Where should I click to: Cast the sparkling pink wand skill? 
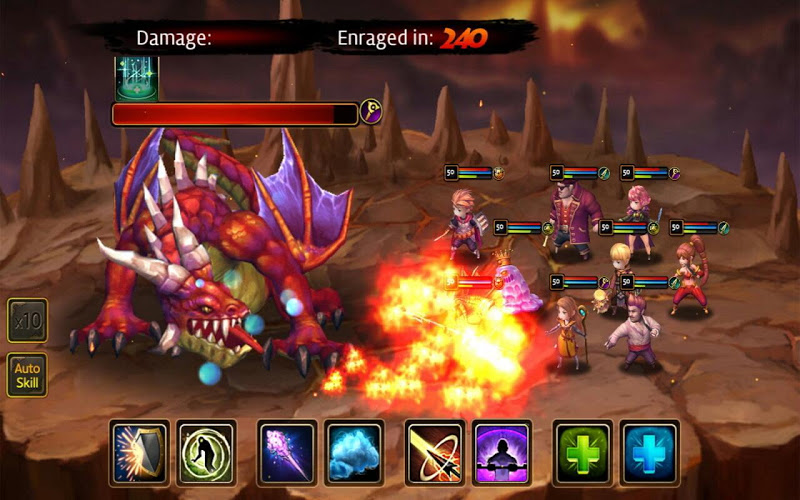pos(287,452)
